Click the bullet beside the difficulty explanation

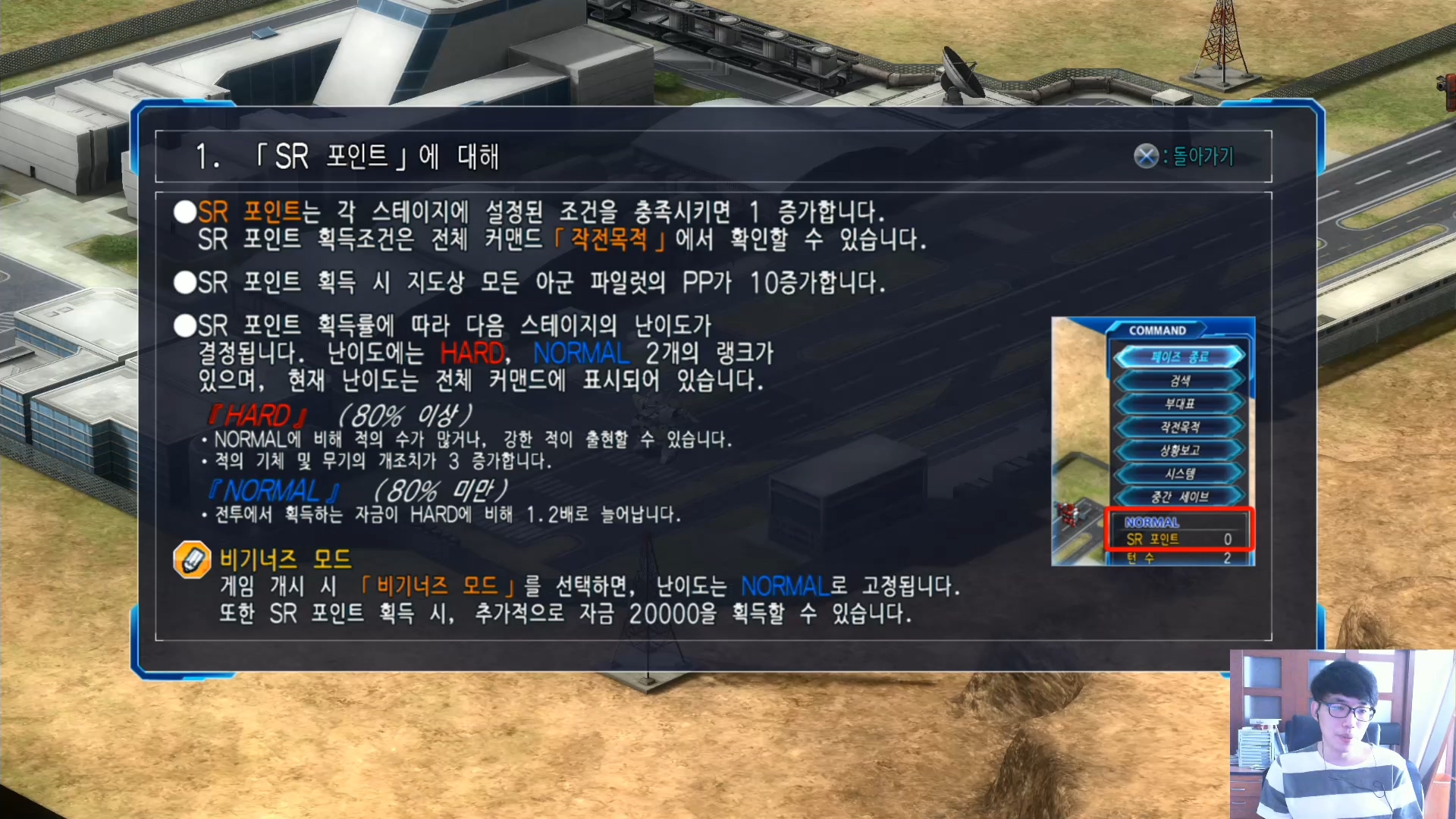click(184, 326)
